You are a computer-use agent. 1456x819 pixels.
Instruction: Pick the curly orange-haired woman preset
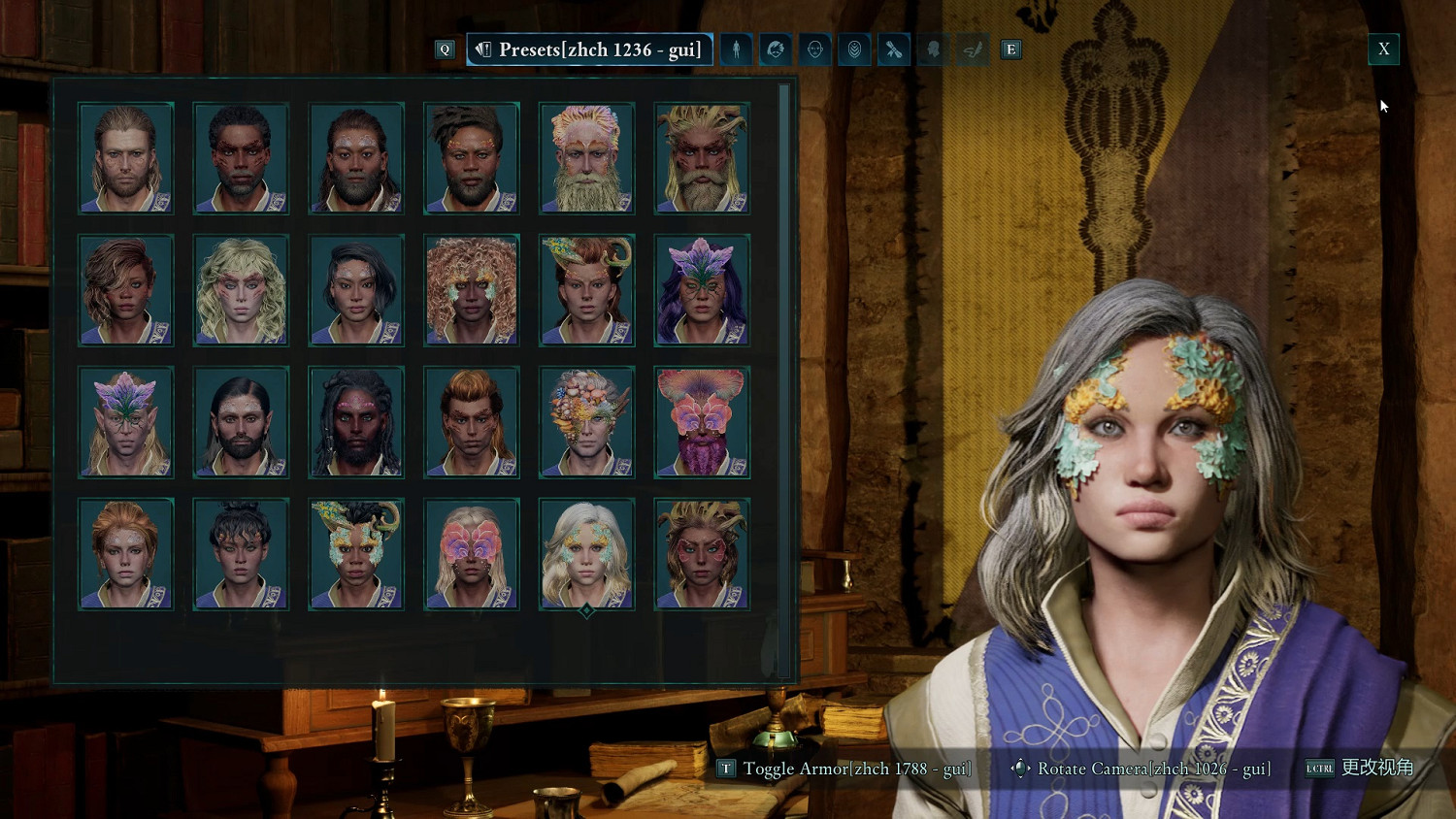point(472,290)
